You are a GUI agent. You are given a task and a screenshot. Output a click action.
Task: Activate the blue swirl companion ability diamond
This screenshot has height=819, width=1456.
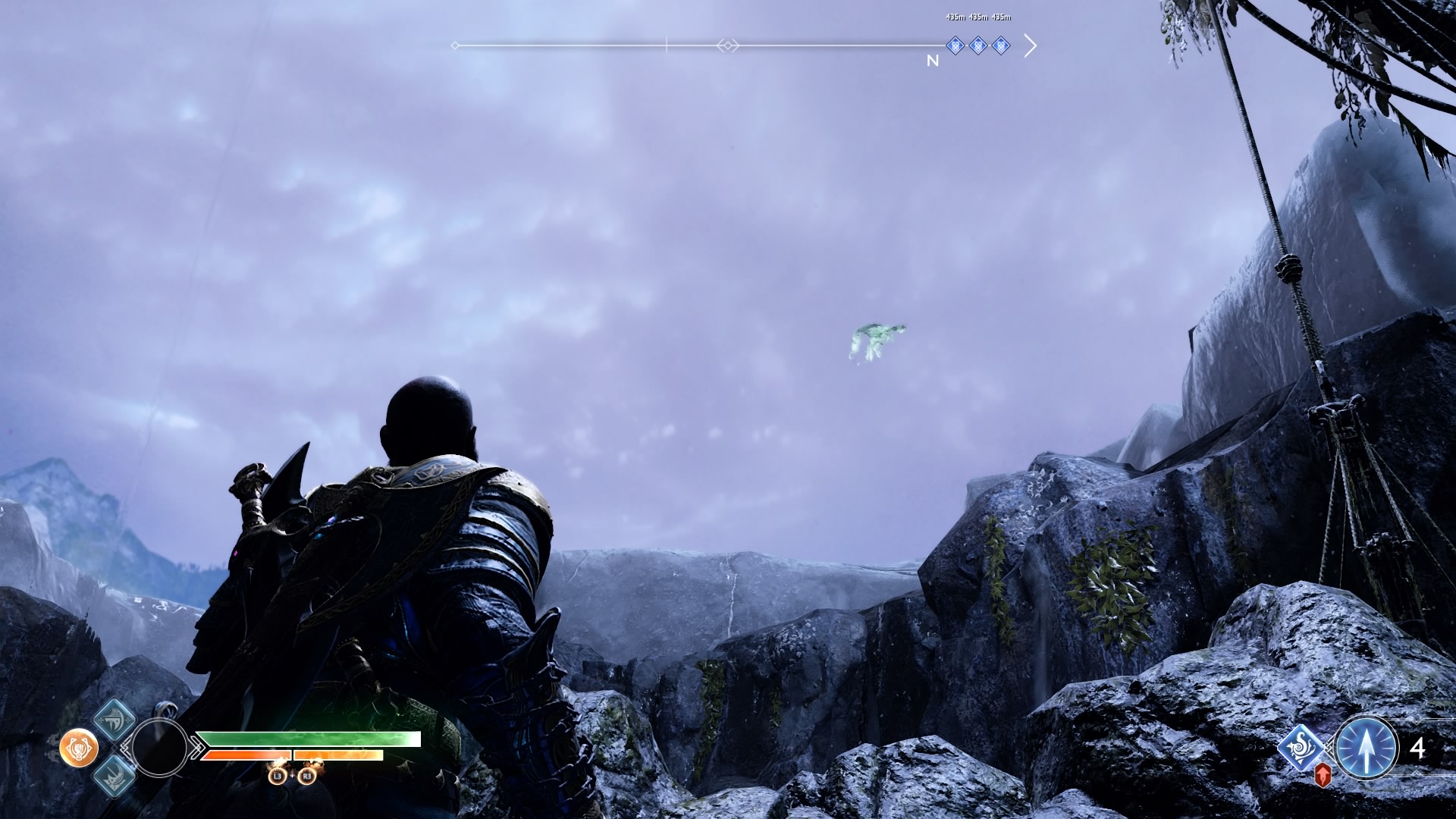(x=1302, y=748)
